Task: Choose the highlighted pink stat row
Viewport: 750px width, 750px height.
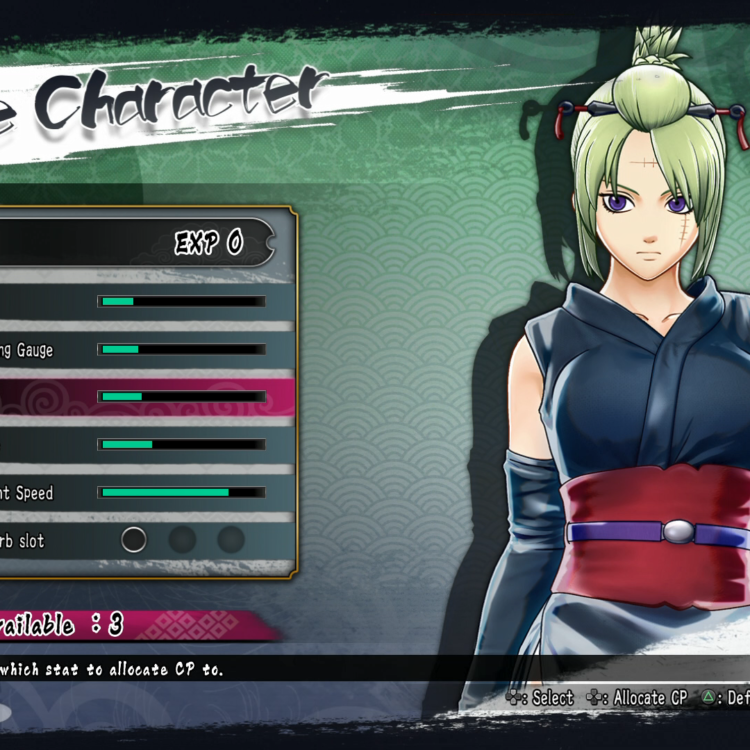Action: click(140, 397)
